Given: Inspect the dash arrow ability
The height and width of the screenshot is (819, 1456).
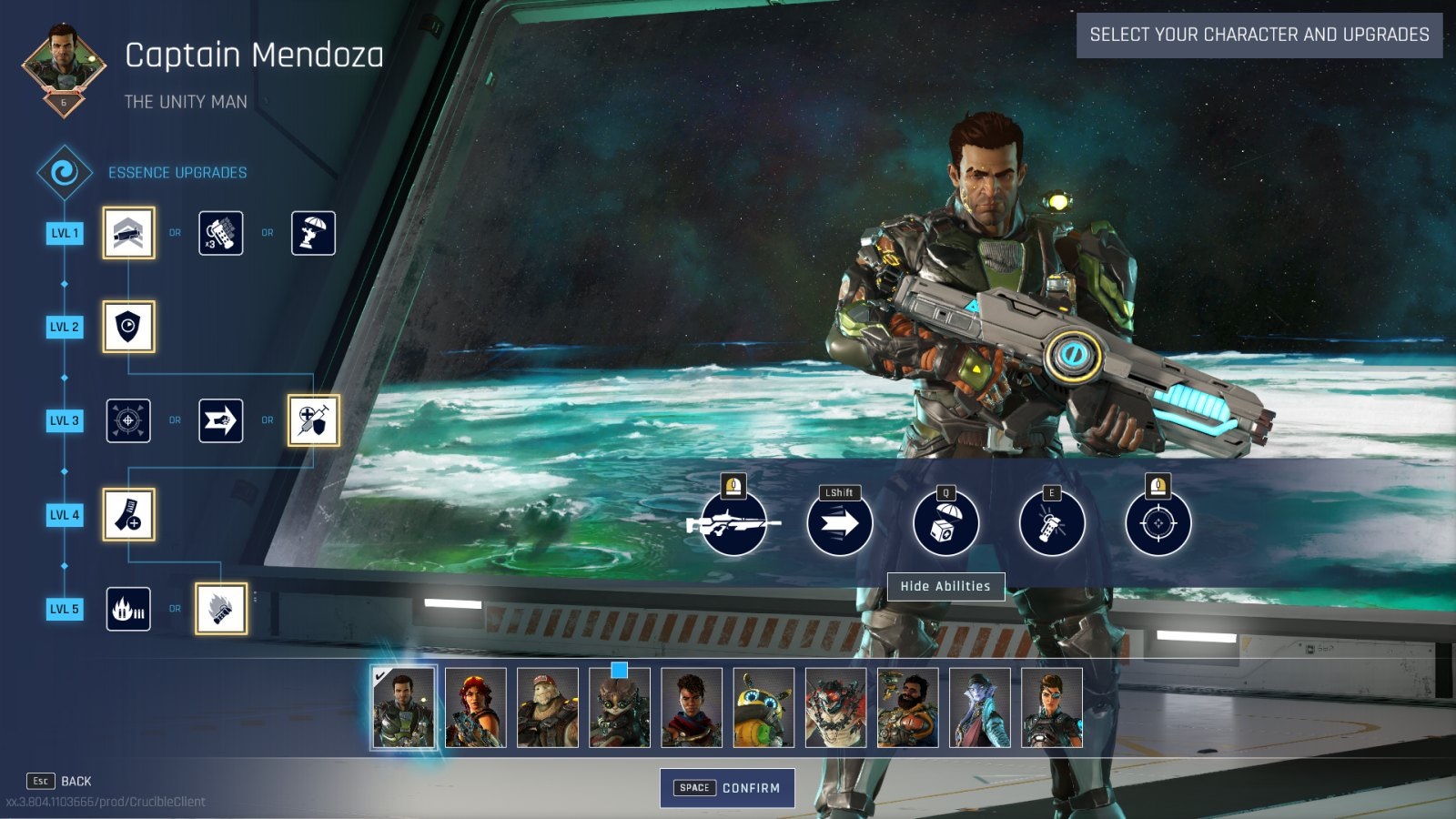Looking at the screenshot, I should click(839, 523).
